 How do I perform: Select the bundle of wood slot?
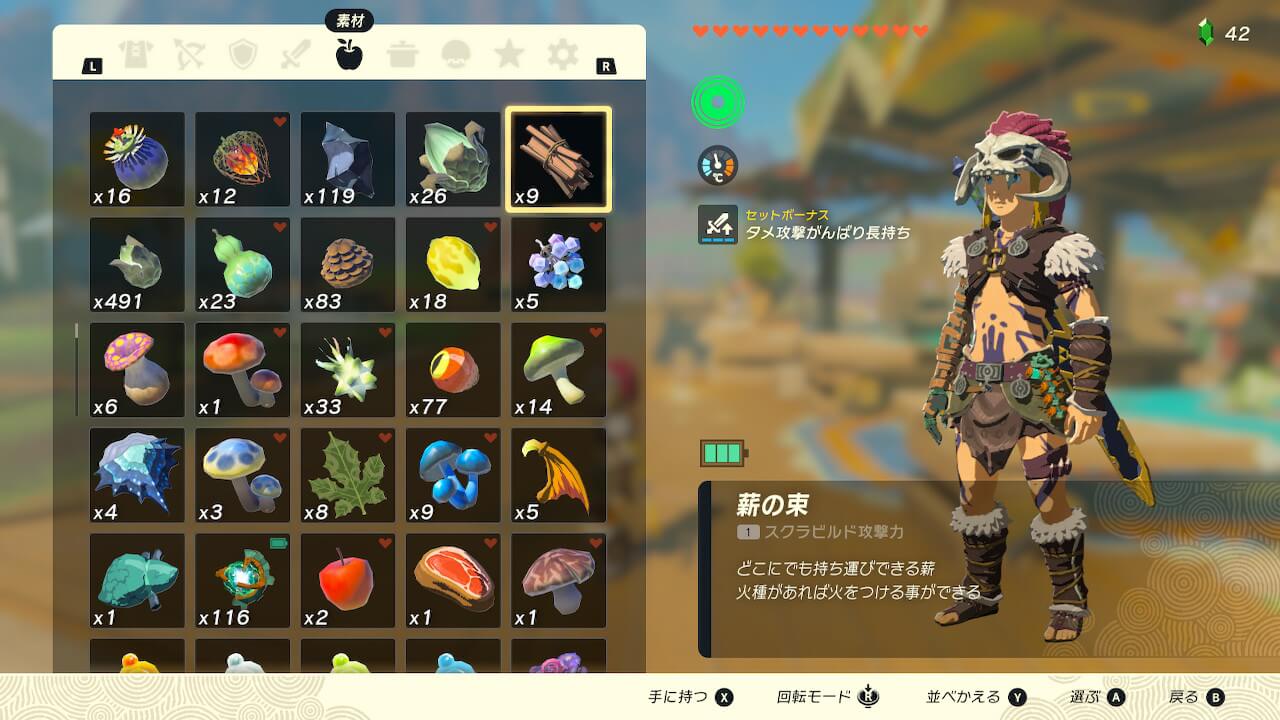click(558, 160)
